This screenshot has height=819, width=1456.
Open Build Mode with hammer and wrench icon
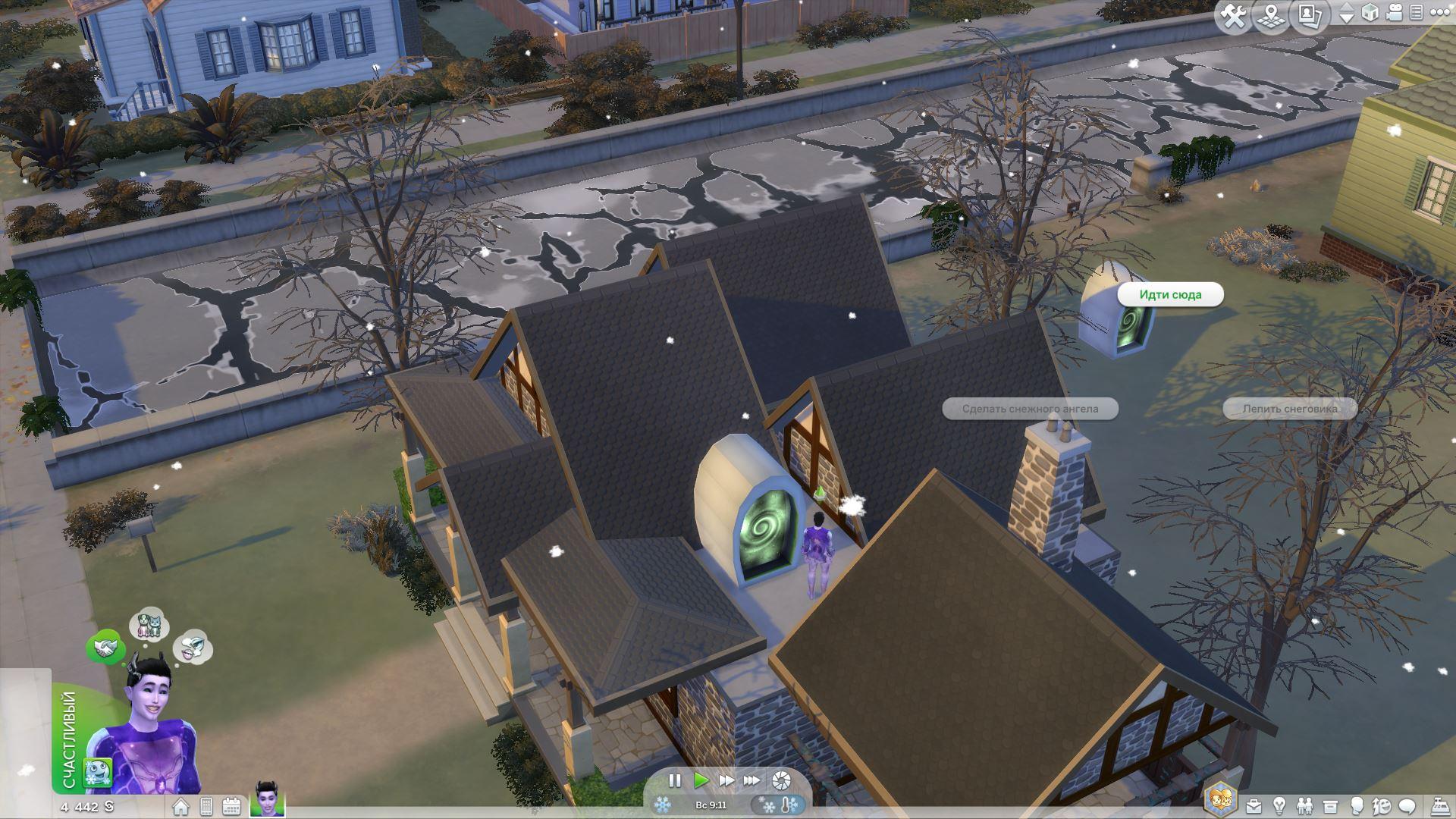[x=1234, y=16]
